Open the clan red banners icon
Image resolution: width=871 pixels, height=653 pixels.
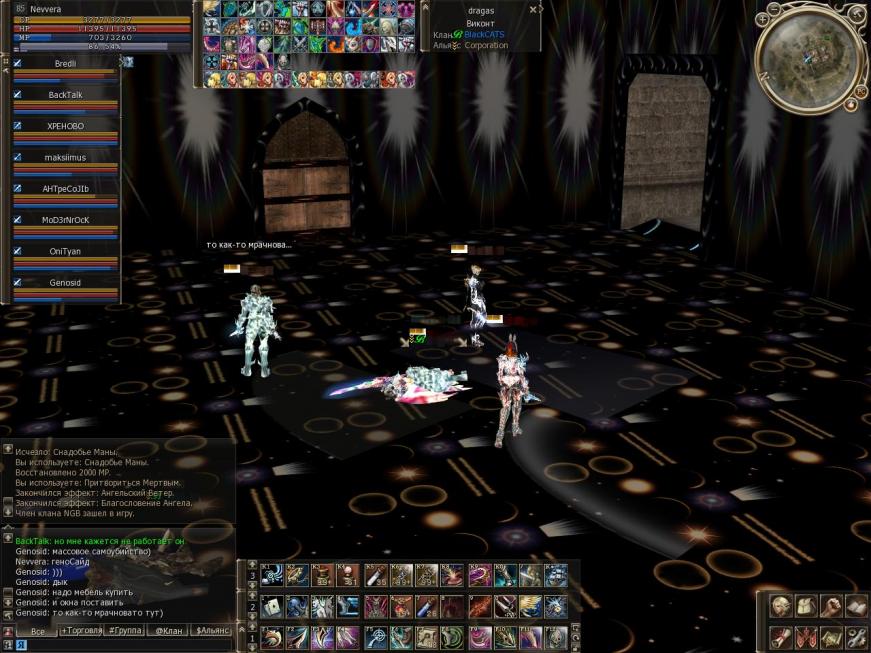point(806,636)
